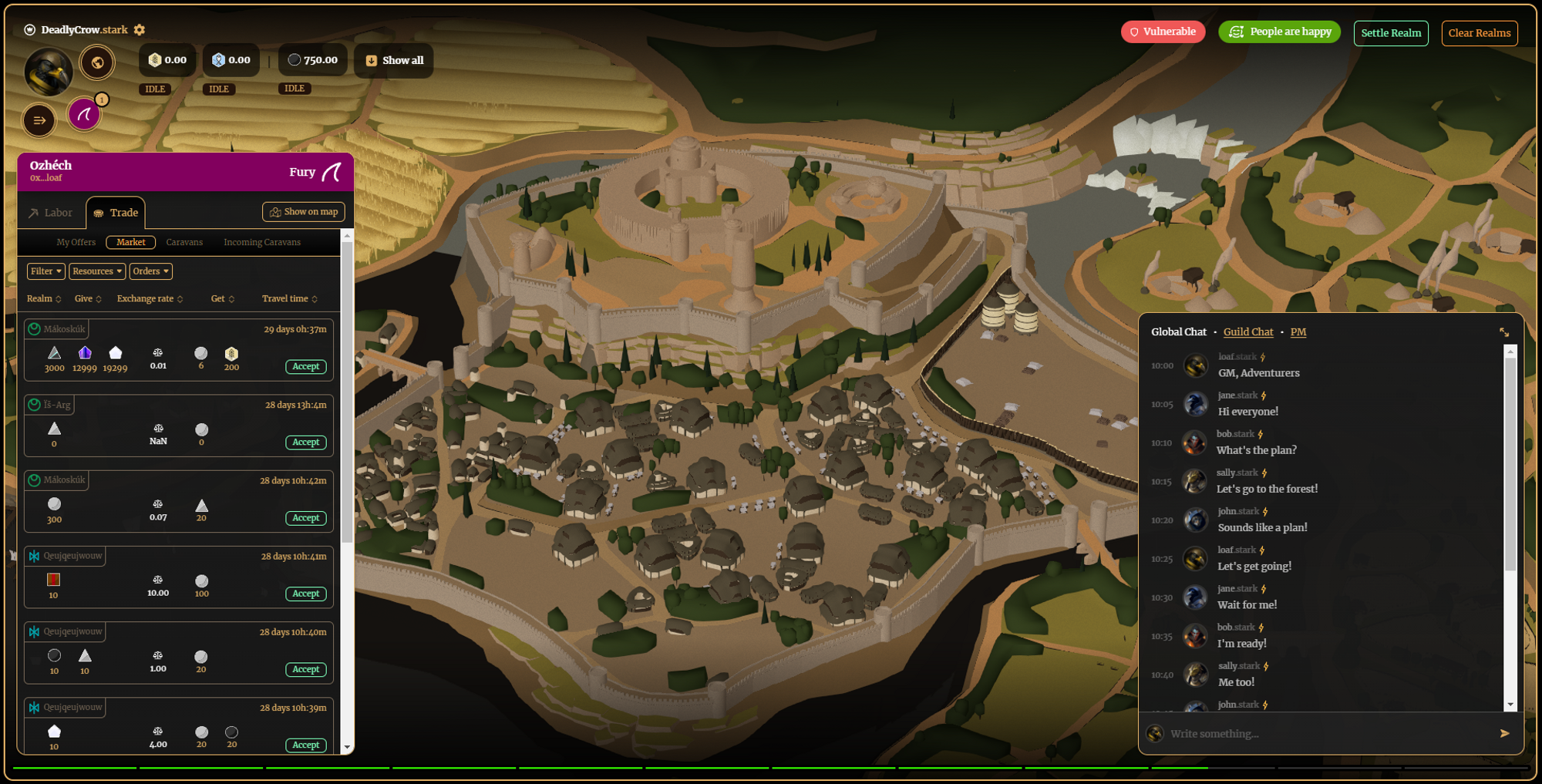Click the Show all resources button

(394, 60)
